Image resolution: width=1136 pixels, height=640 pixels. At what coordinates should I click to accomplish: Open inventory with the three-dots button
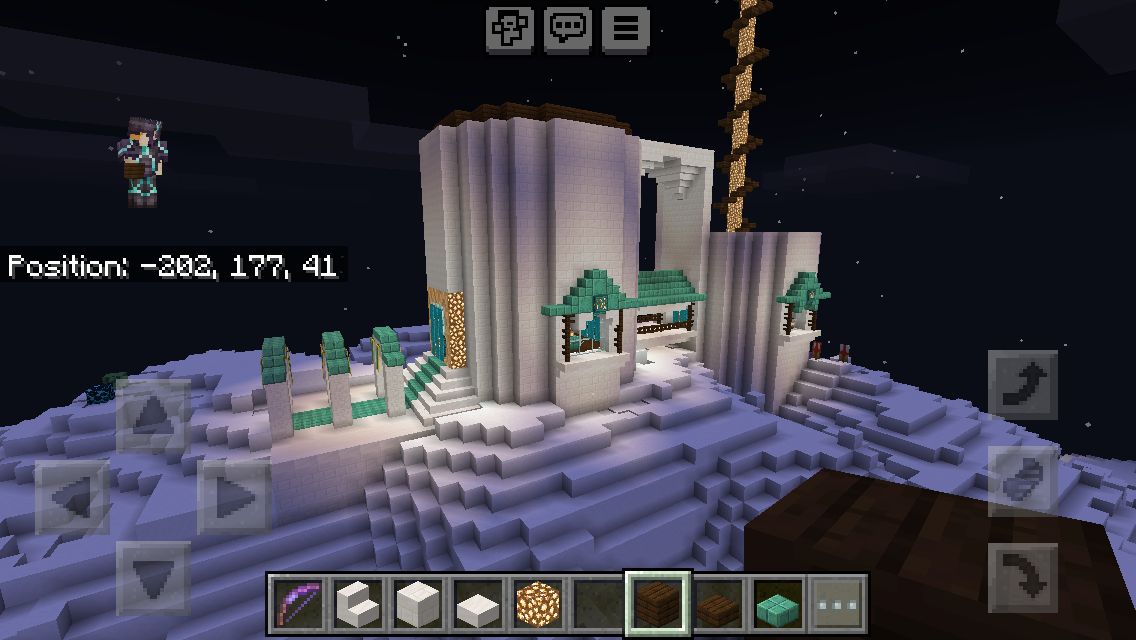[x=838, y=603]
